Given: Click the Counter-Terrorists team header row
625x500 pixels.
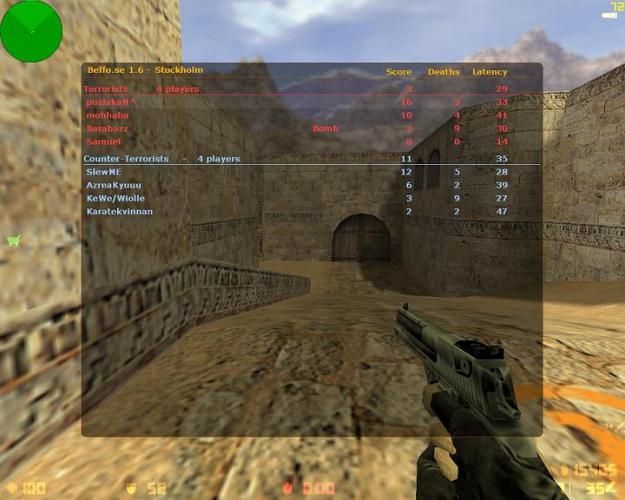Looking at the screenshot, I should (x=162, y=158).
